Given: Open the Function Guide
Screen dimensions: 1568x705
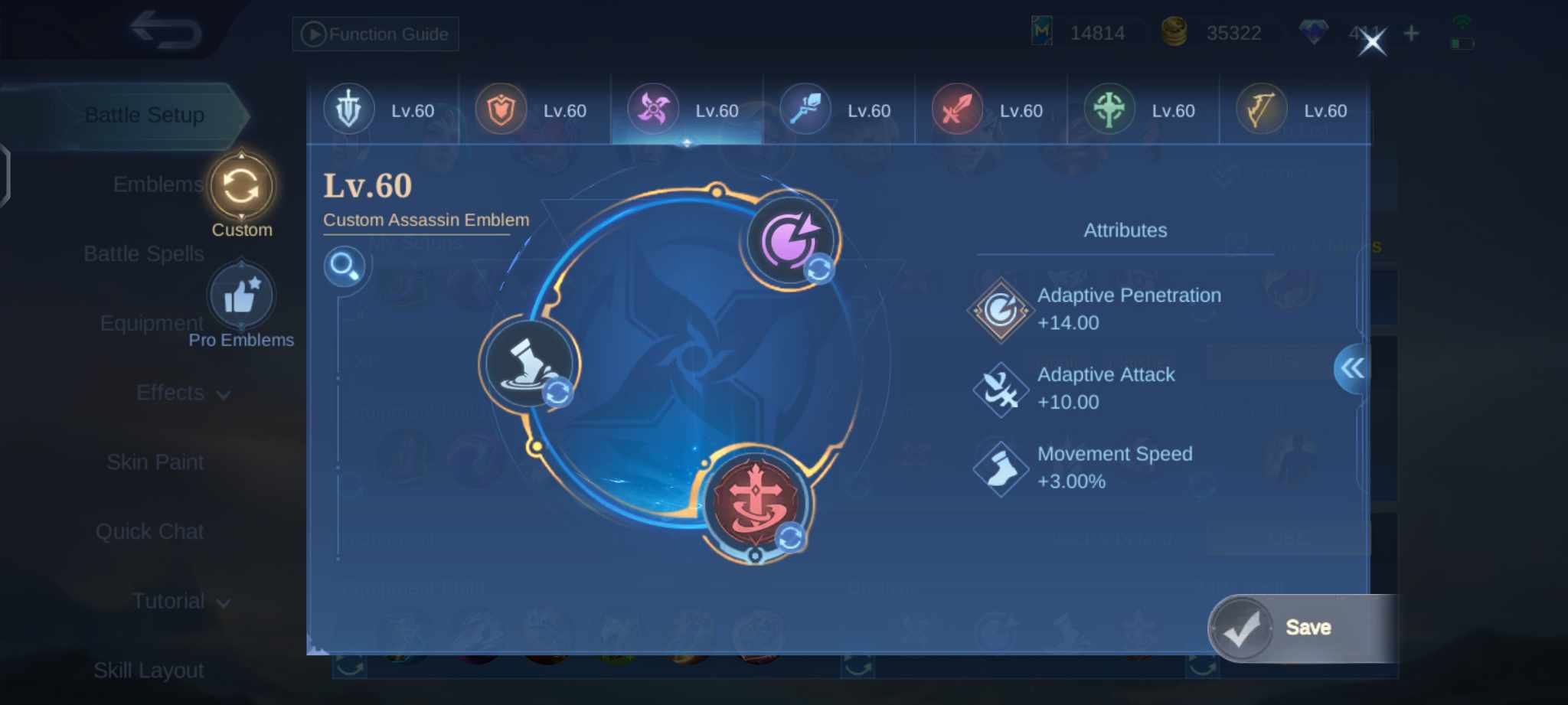Looking at the screenshot, I should pyautogui.click(x=374, y=34).
